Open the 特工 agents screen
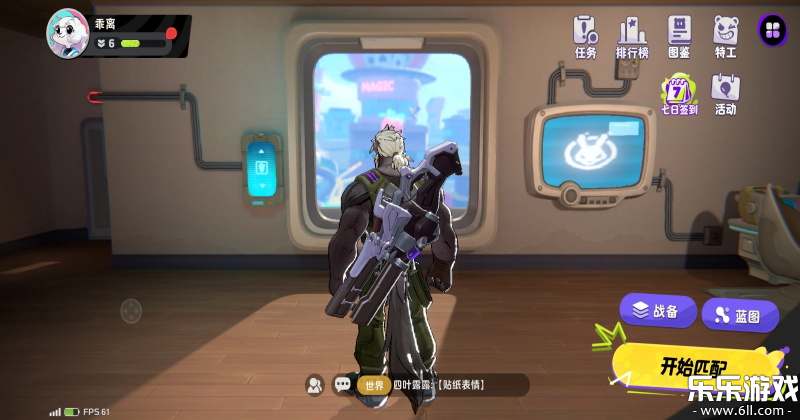This screenshot has width=800, height=420. tap(725, 36)
